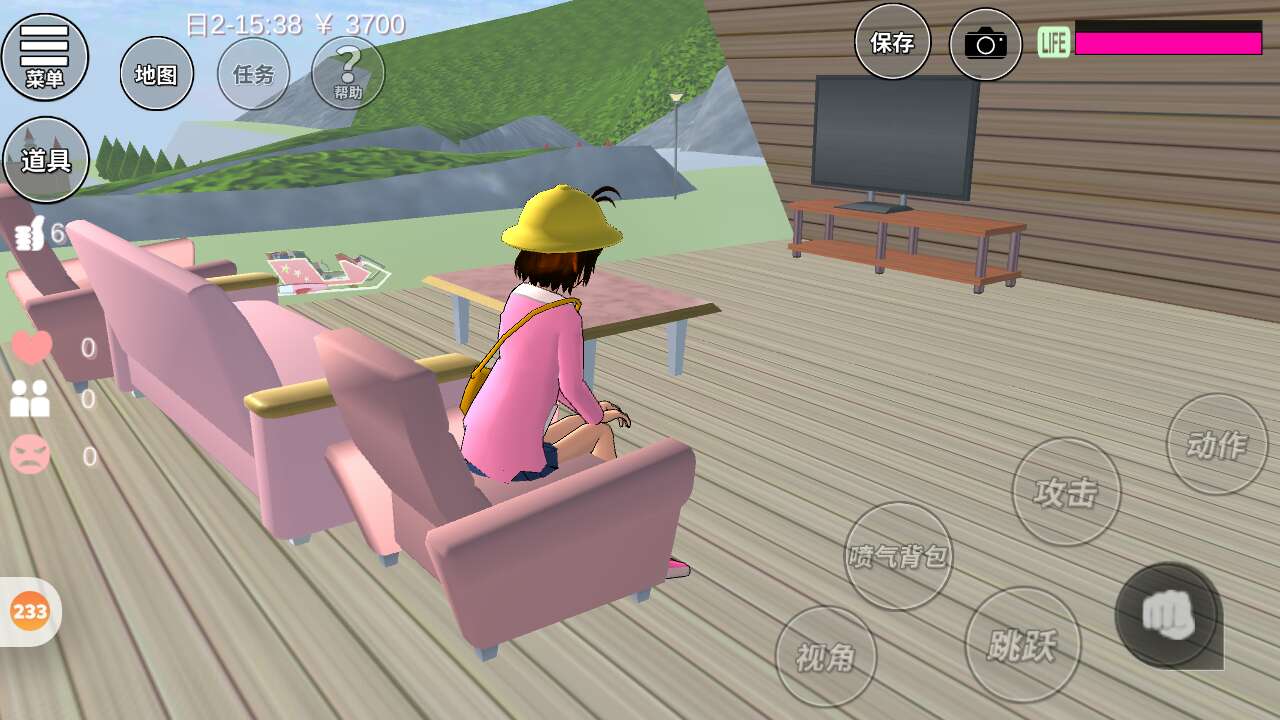Tap the 动作 action button
The image size is (1280, 720).
pyautogui.click(x=1216, y=444)
